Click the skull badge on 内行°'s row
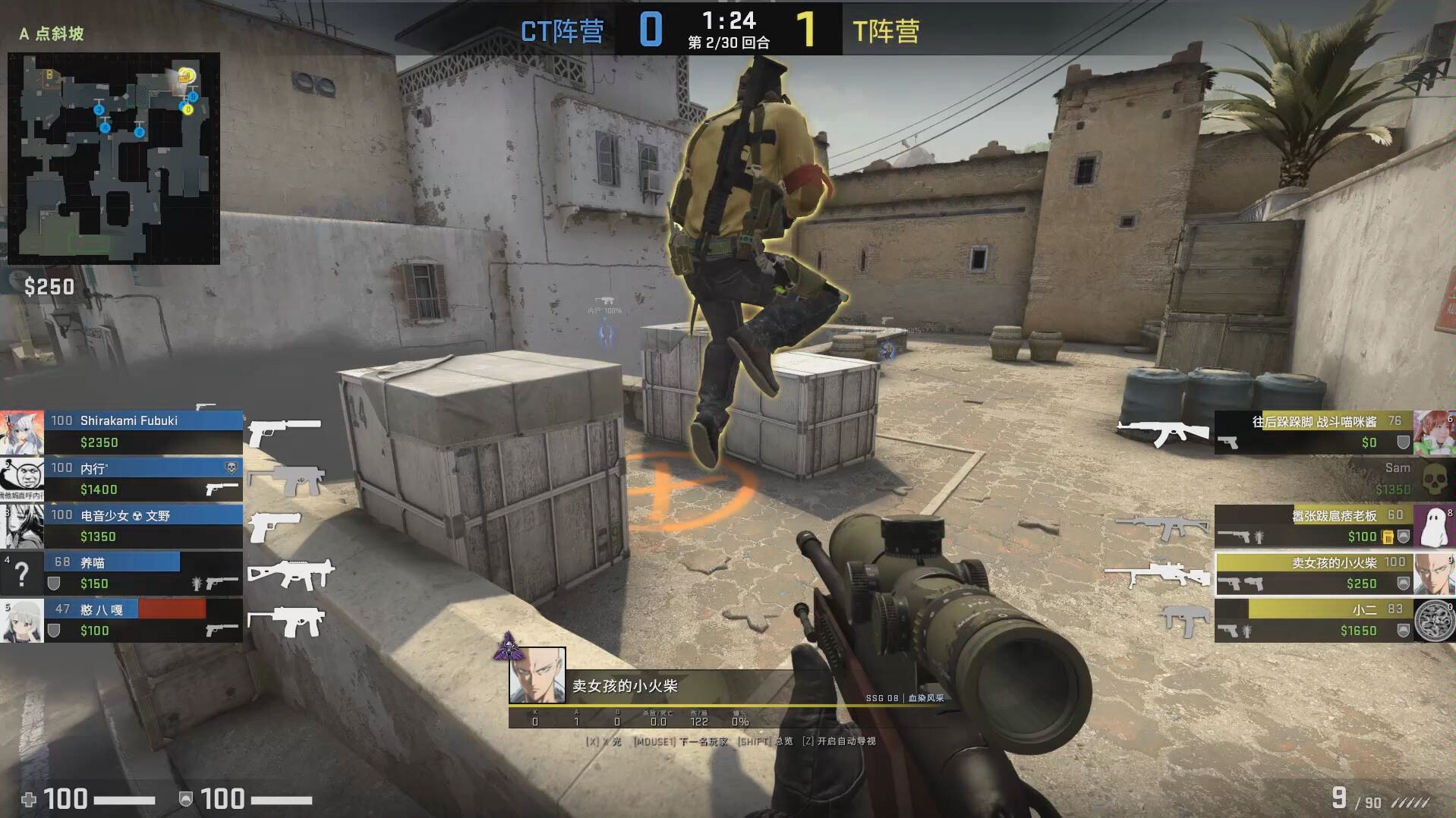This screenshot has width=1456, height=818. [232, 467]
